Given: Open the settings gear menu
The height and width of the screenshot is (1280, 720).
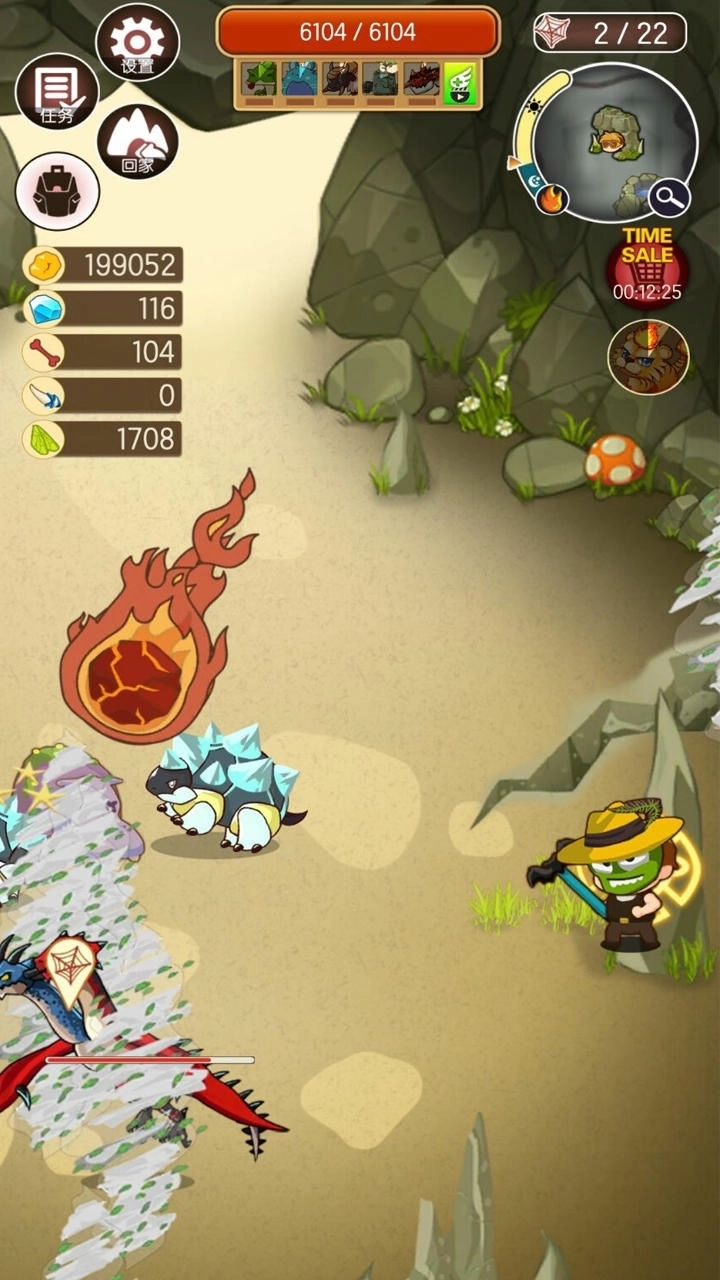Looking at the screenshot, I should 137,42.
